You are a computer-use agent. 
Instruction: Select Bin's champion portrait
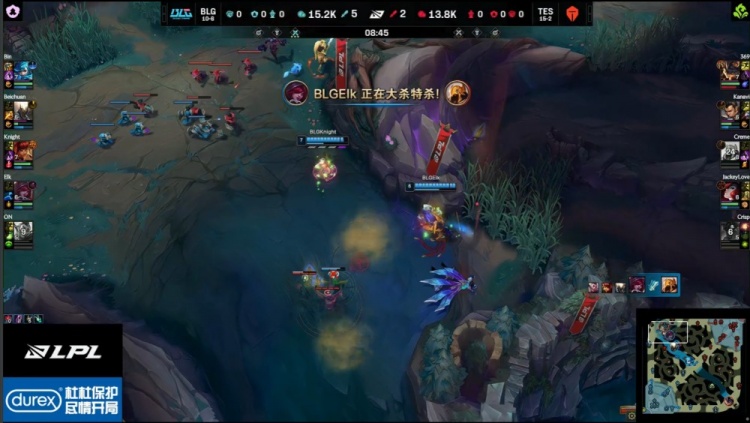[22, 72]
